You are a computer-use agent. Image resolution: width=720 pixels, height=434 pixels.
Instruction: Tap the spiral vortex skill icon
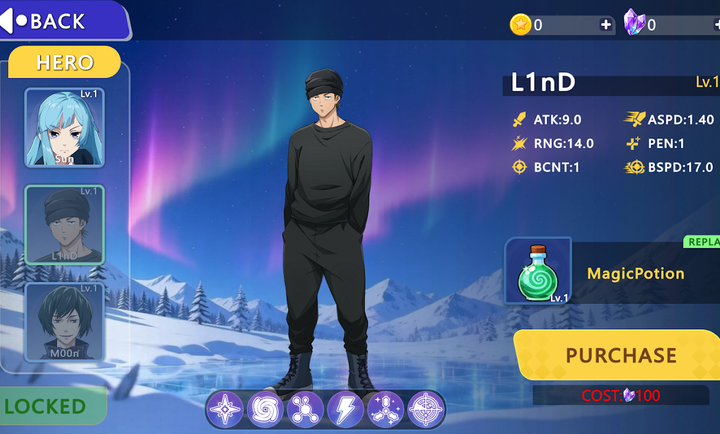pyautogui.click(x=265, y=410)
